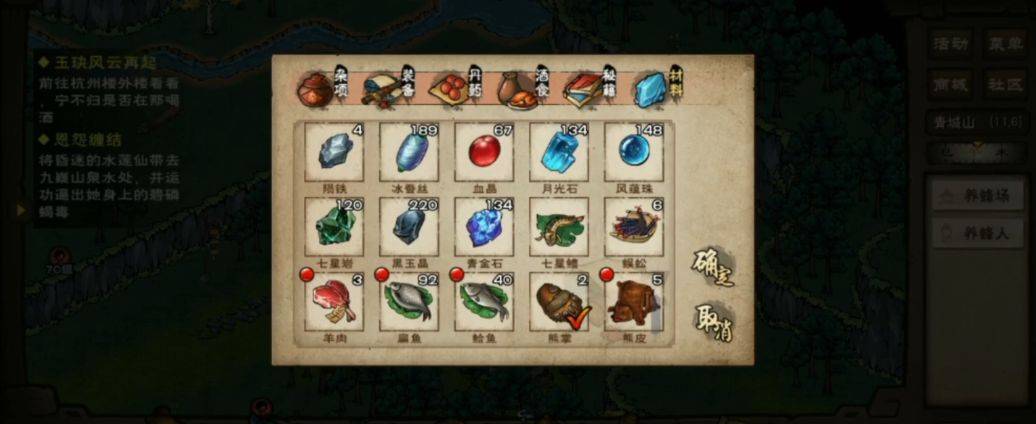
Task: Select the 陨铁 meteorite iron slot
Action: point(334,152)
